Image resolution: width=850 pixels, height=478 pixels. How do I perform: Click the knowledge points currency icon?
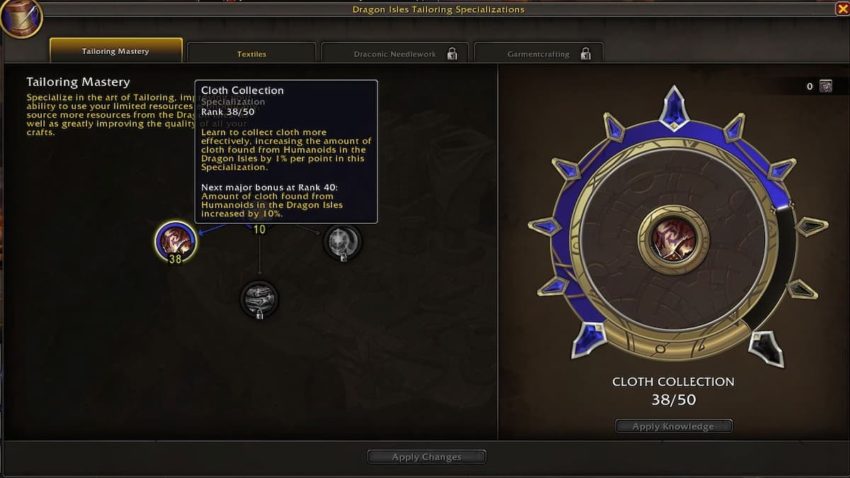coord(826,86)
